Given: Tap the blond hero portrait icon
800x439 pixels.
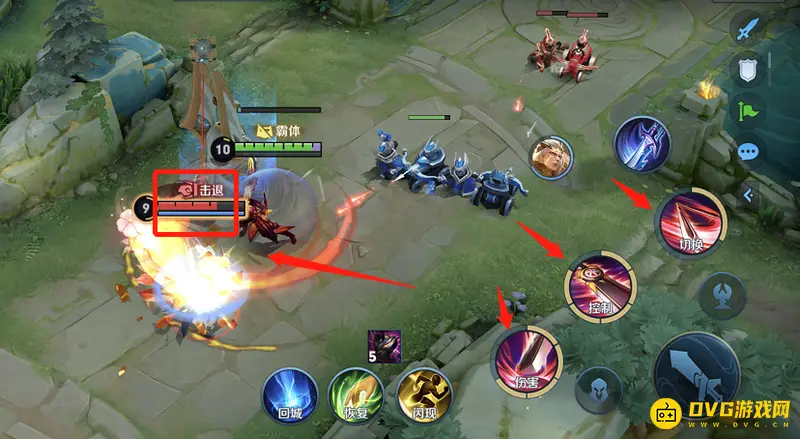Looking at the screenshot, I should 553,158.
